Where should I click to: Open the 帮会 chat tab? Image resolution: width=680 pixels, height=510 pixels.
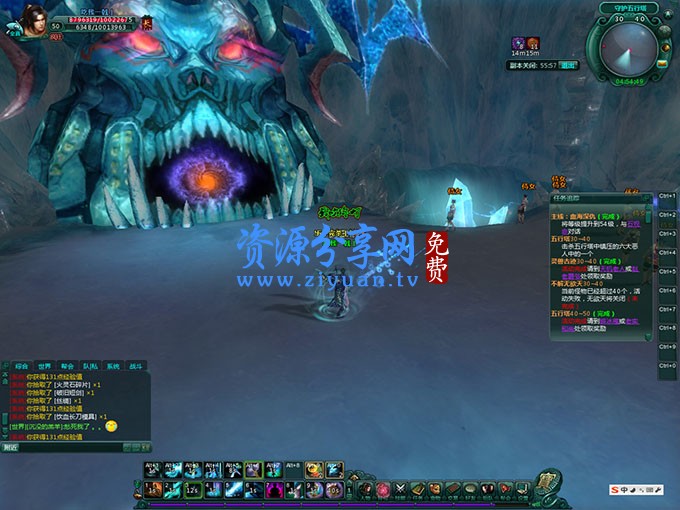66,366
